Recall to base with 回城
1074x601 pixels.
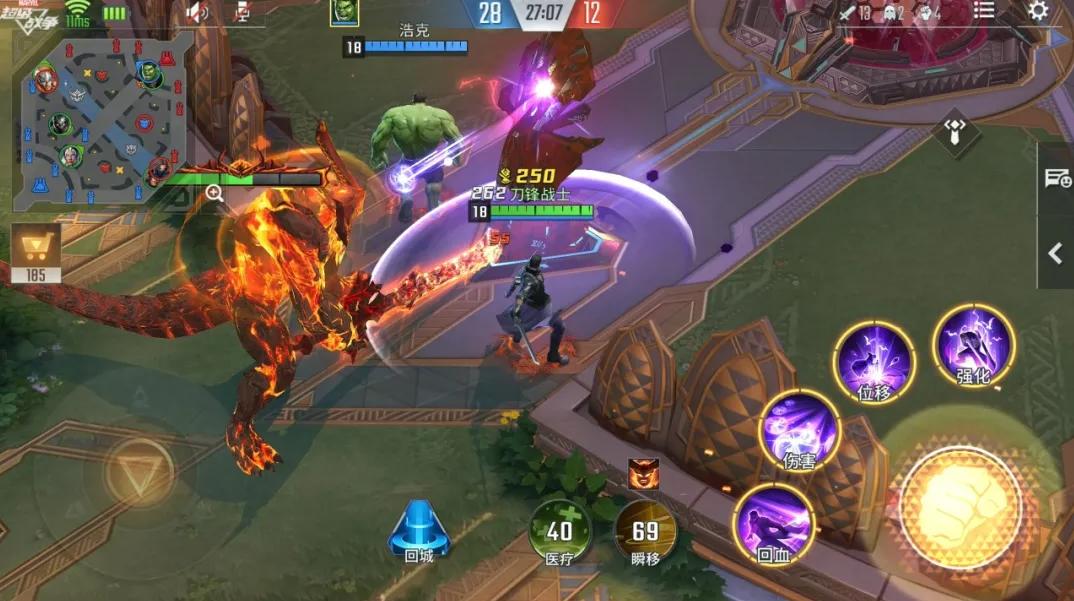coord(419,531)
